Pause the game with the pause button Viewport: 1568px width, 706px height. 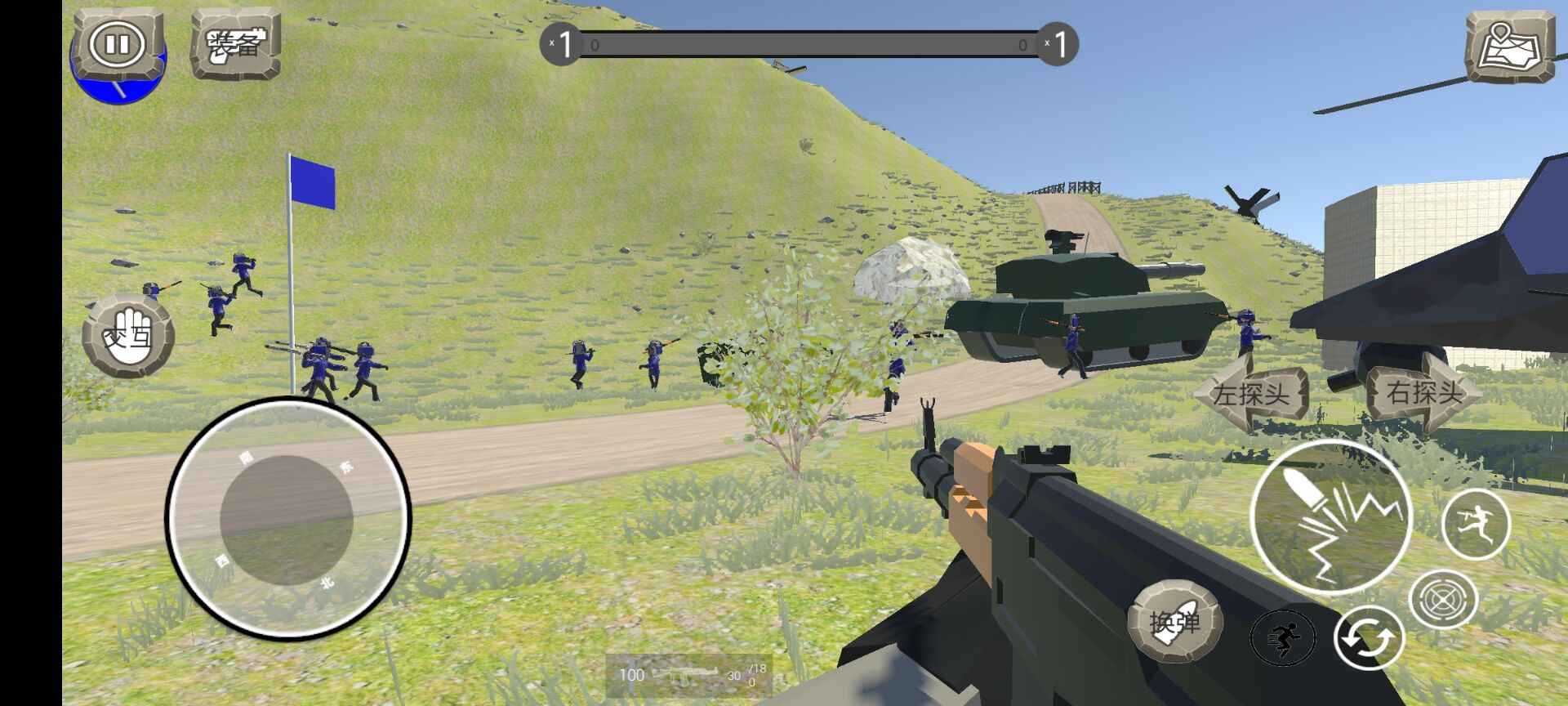[x=118, y=44]
